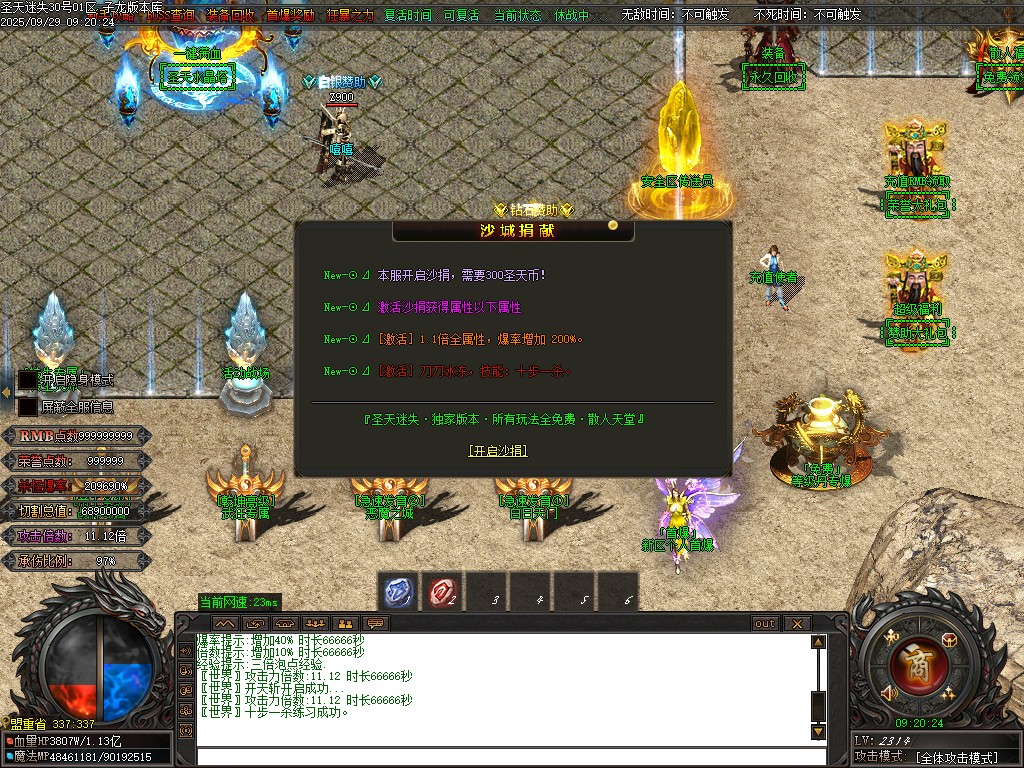
Task: Toggle the 开启挂身模式 checkbox
Action: (x=27, y=380)
